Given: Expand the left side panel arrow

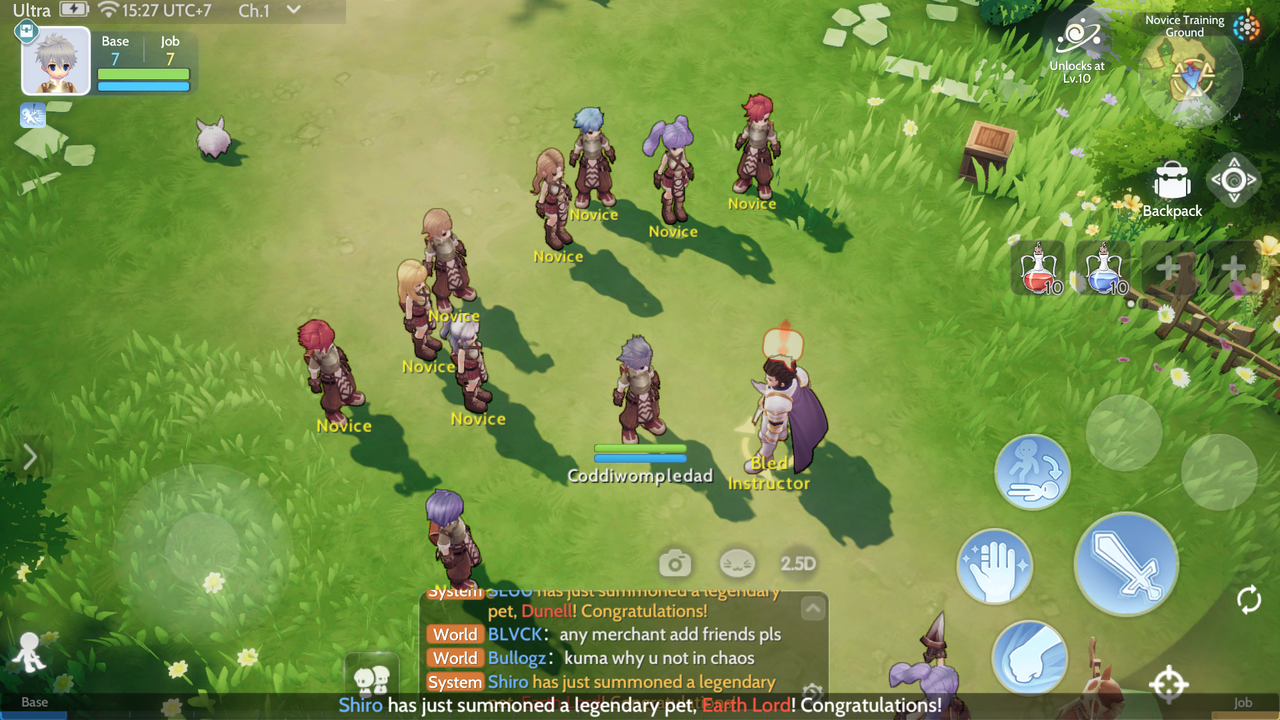Looking at the screenshot, I should click(29, 457).
